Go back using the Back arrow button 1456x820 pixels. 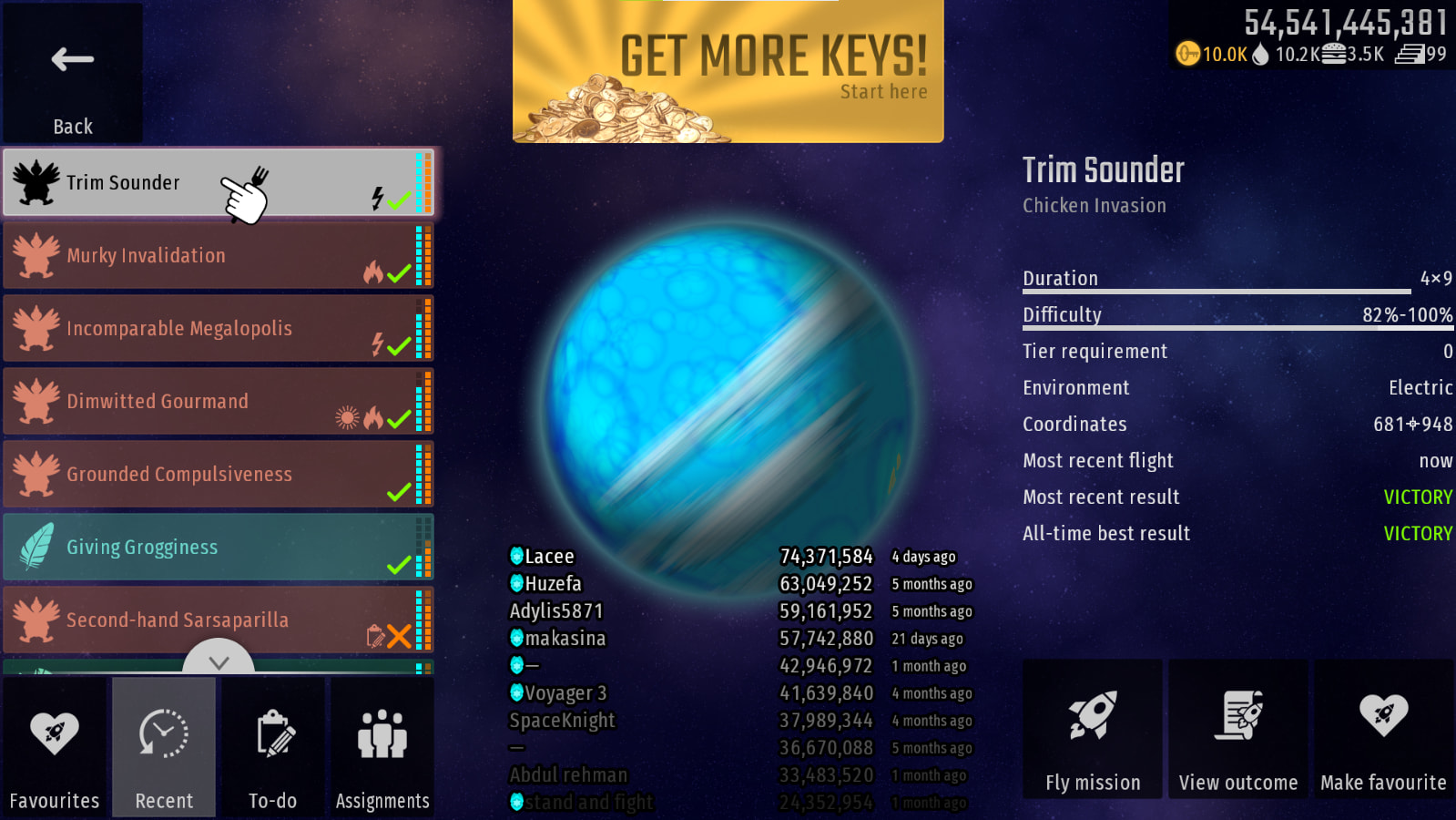pos(73,73)
